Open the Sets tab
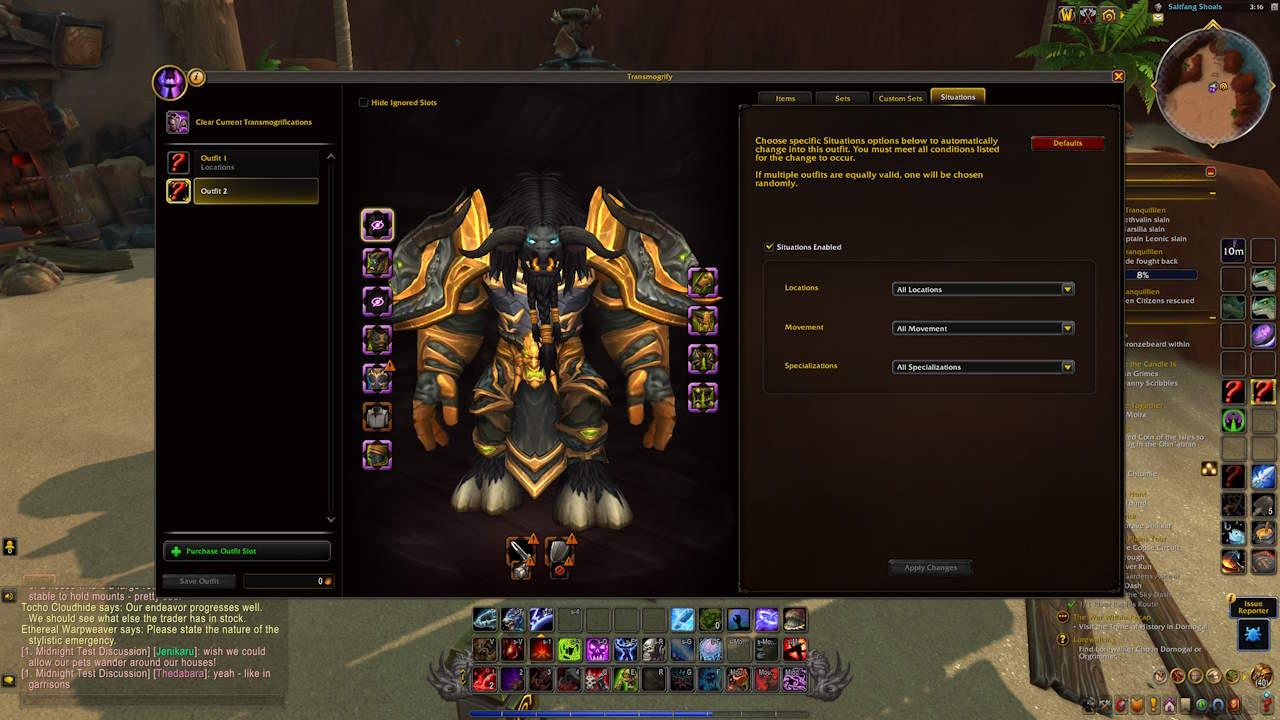The width and height of the screenshot is (1280, 720). click(x=842, y=98)
